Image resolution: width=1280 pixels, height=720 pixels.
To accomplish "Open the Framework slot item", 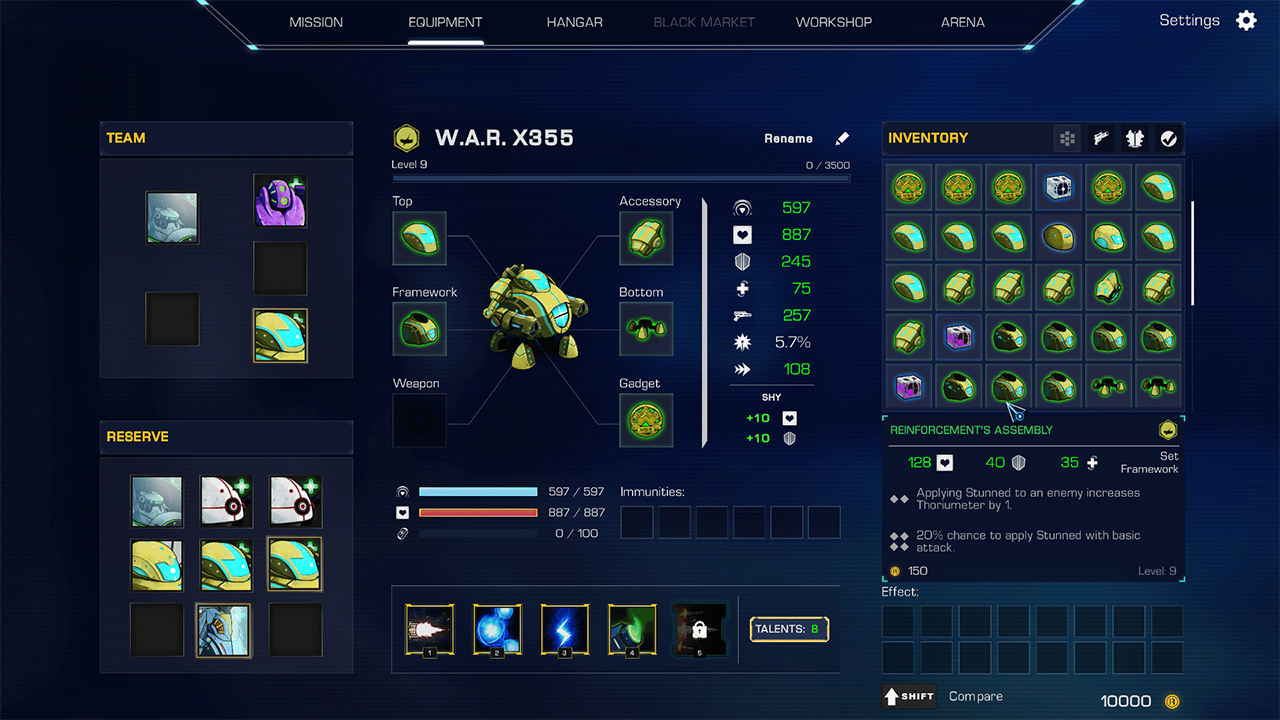I will [419, 329].
